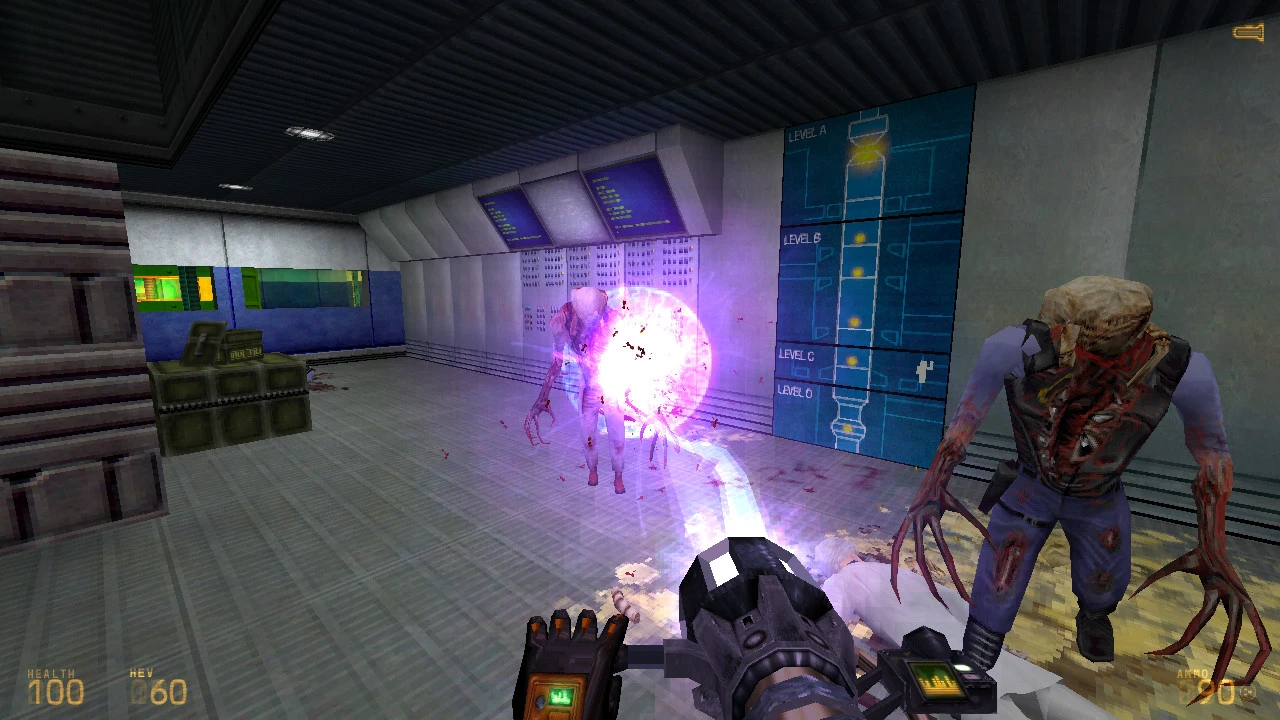
Task: Click the yellow indicator near LEVEL C shaft
Action: (851, 360)
